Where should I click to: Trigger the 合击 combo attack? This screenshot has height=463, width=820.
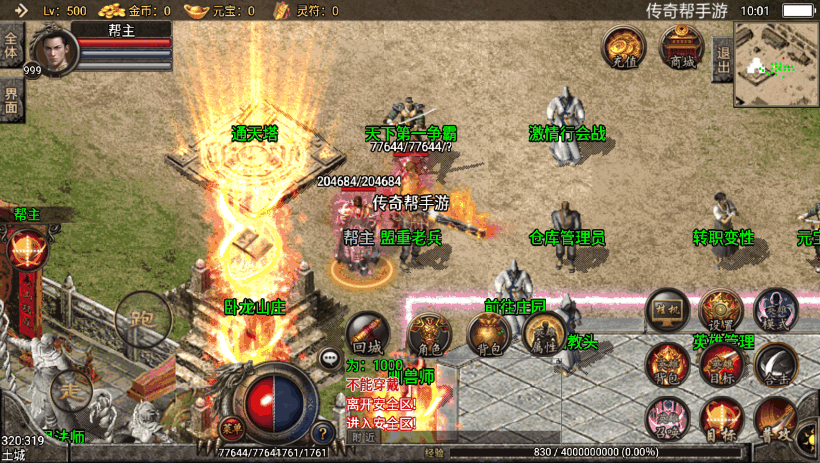coord(775,364)
